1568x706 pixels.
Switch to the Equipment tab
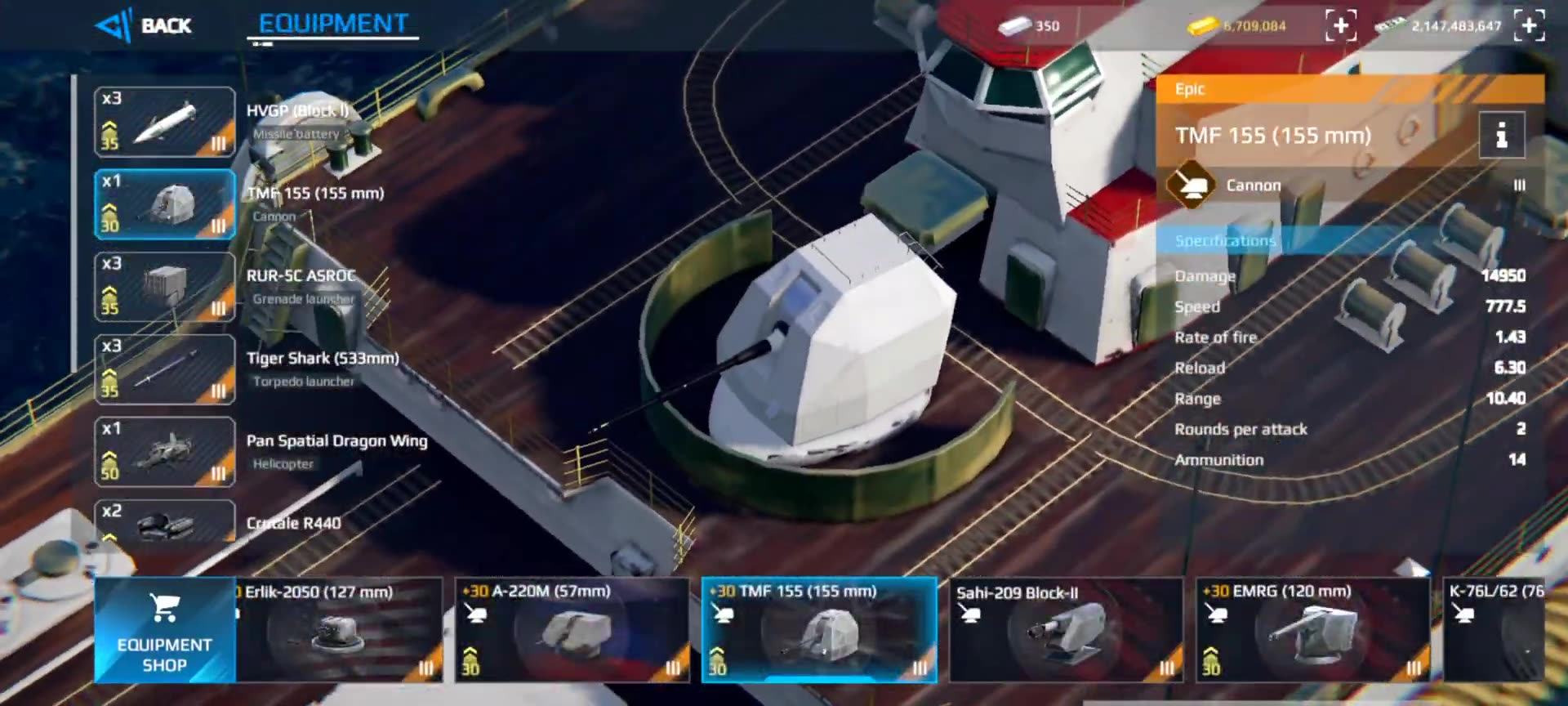click(x=333, y=24)
